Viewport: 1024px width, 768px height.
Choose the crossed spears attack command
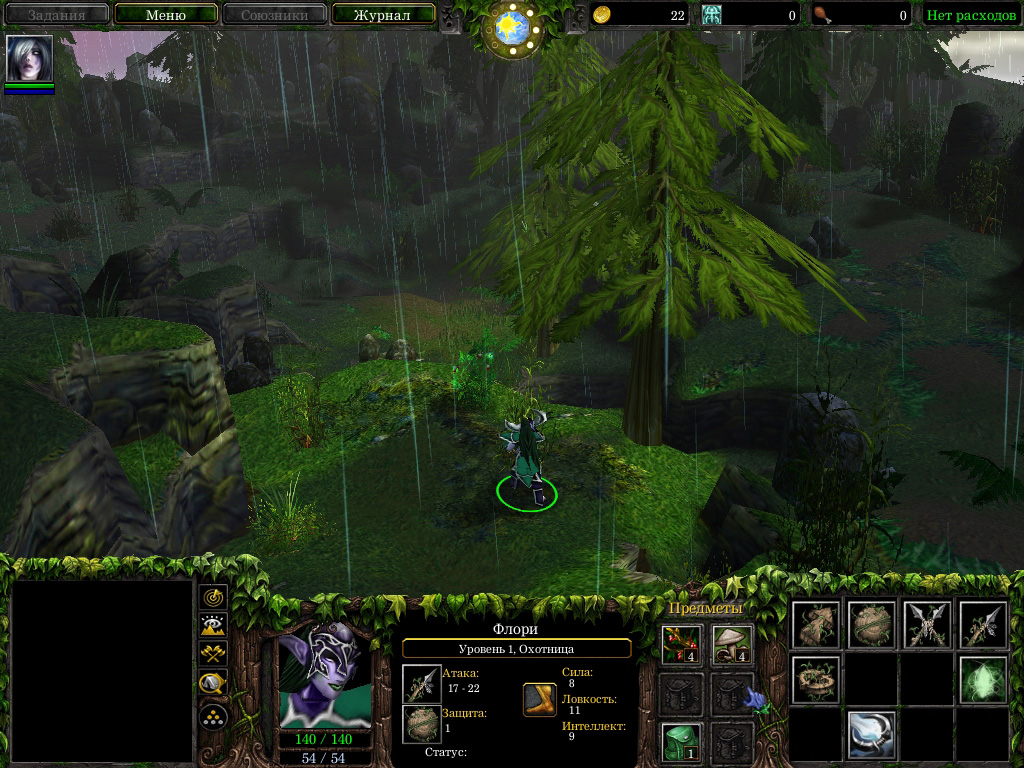[927, 625]
